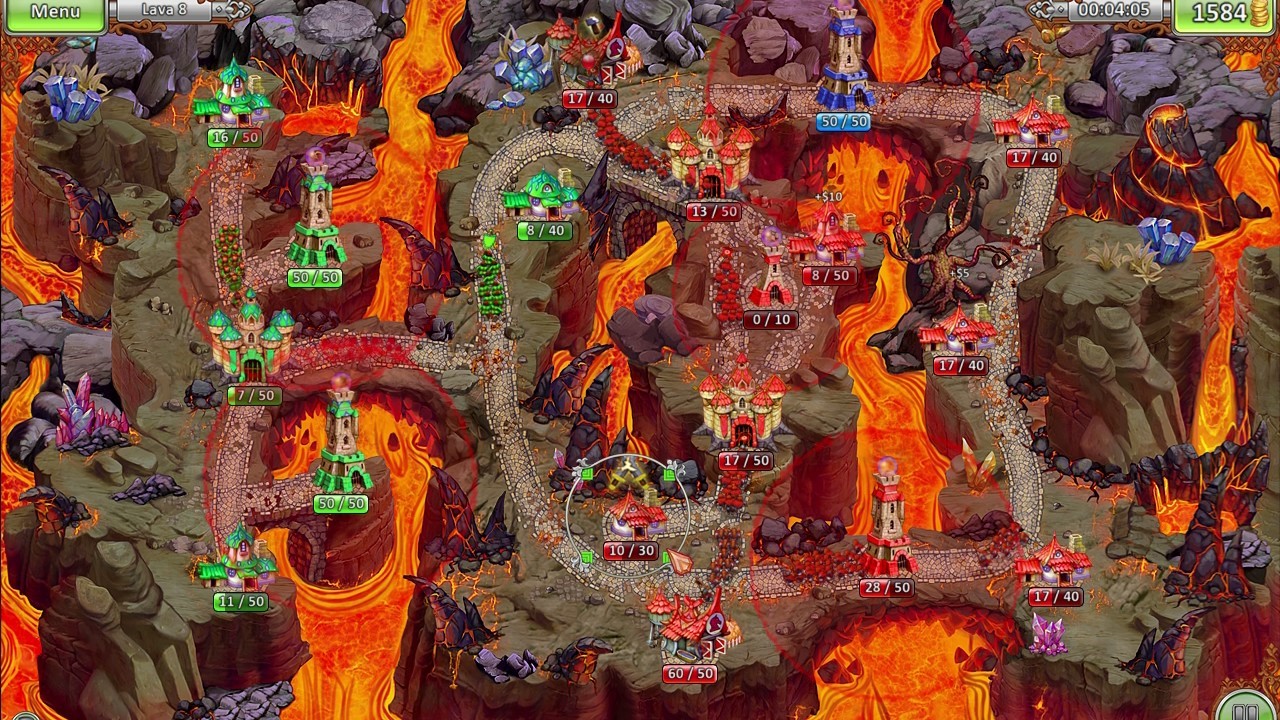
Task: Toggle the bottom-left green upgrade square
Action: coord(587,556)
